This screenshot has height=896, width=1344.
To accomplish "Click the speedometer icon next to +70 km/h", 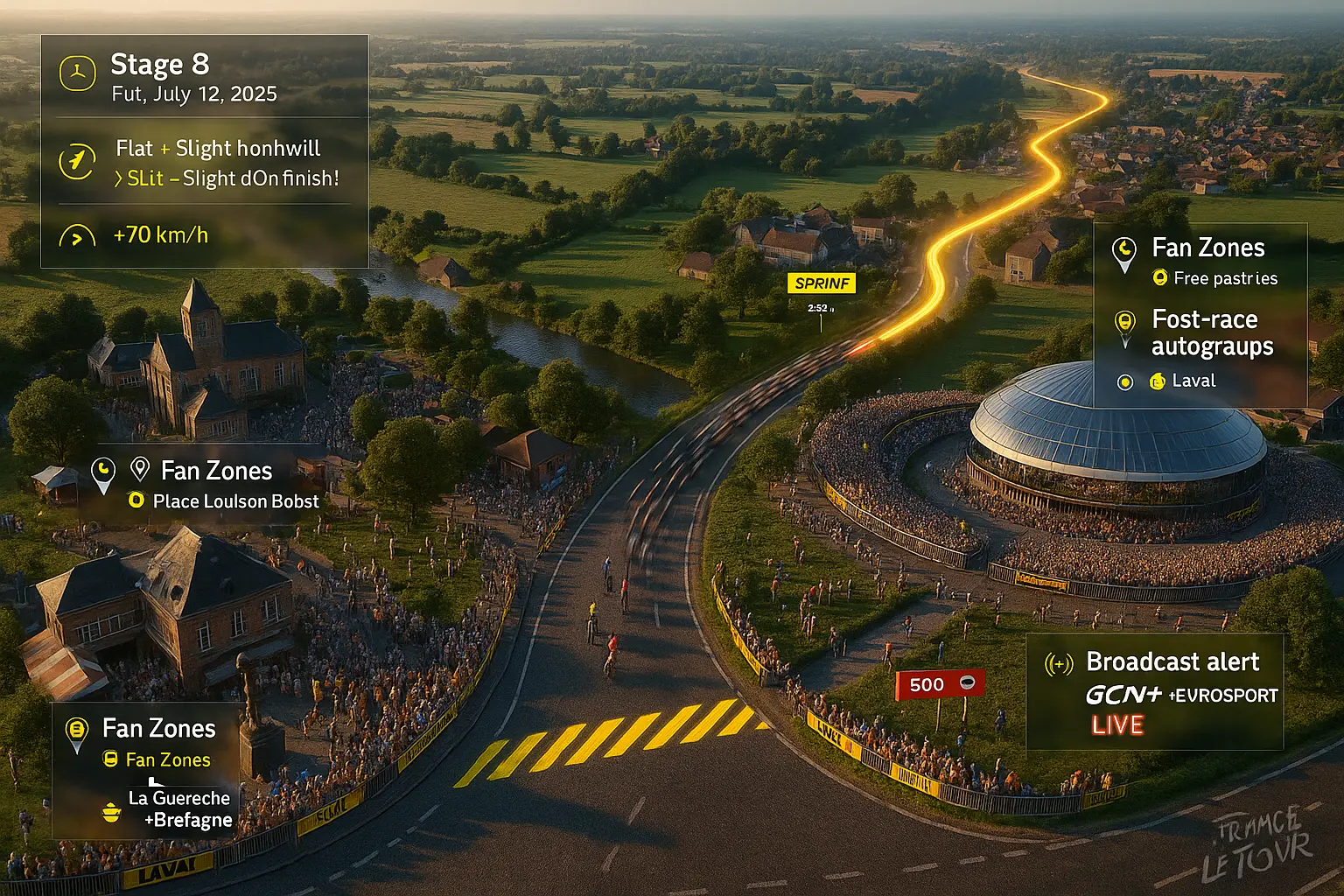I will tap(77, 236).
